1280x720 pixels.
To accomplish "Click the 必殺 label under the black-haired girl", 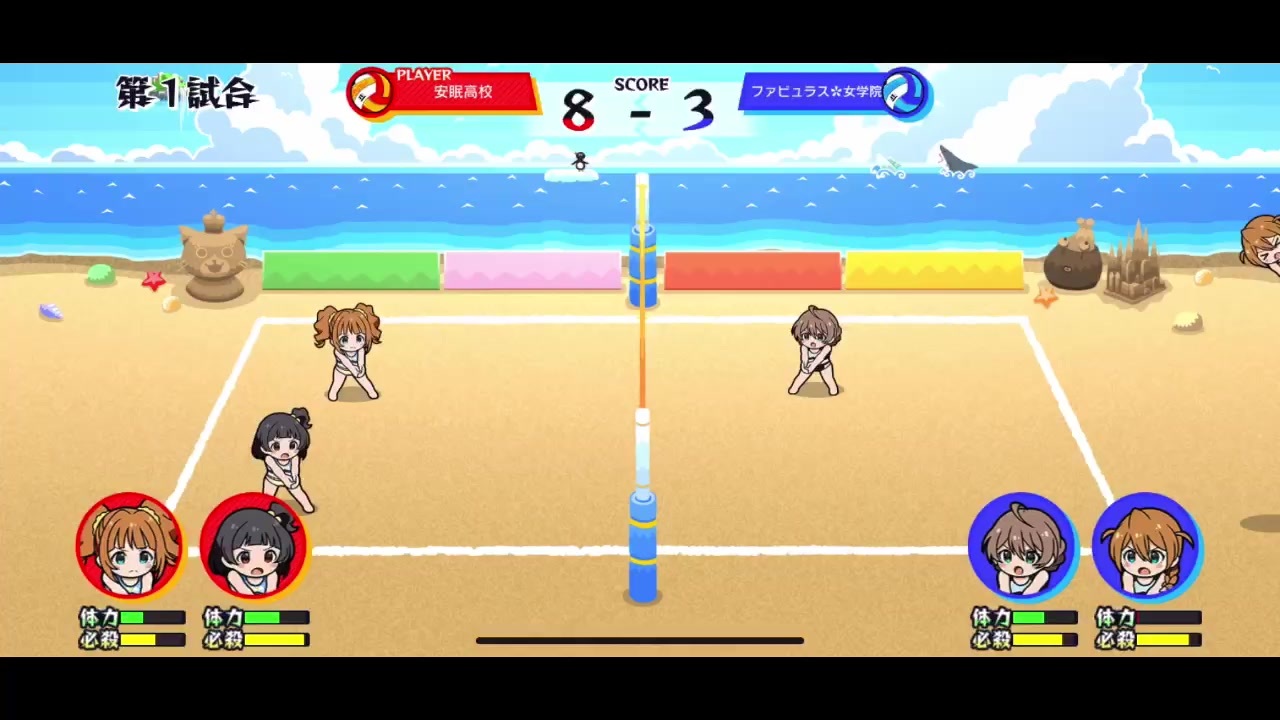I will (221, 638).
